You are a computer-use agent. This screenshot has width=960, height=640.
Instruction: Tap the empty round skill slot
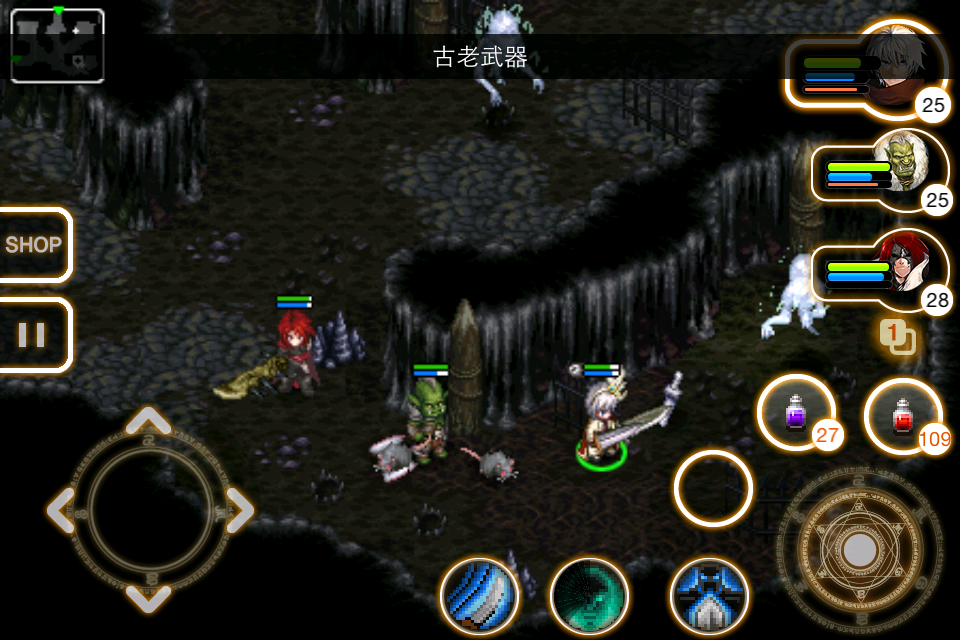(713, 488)
